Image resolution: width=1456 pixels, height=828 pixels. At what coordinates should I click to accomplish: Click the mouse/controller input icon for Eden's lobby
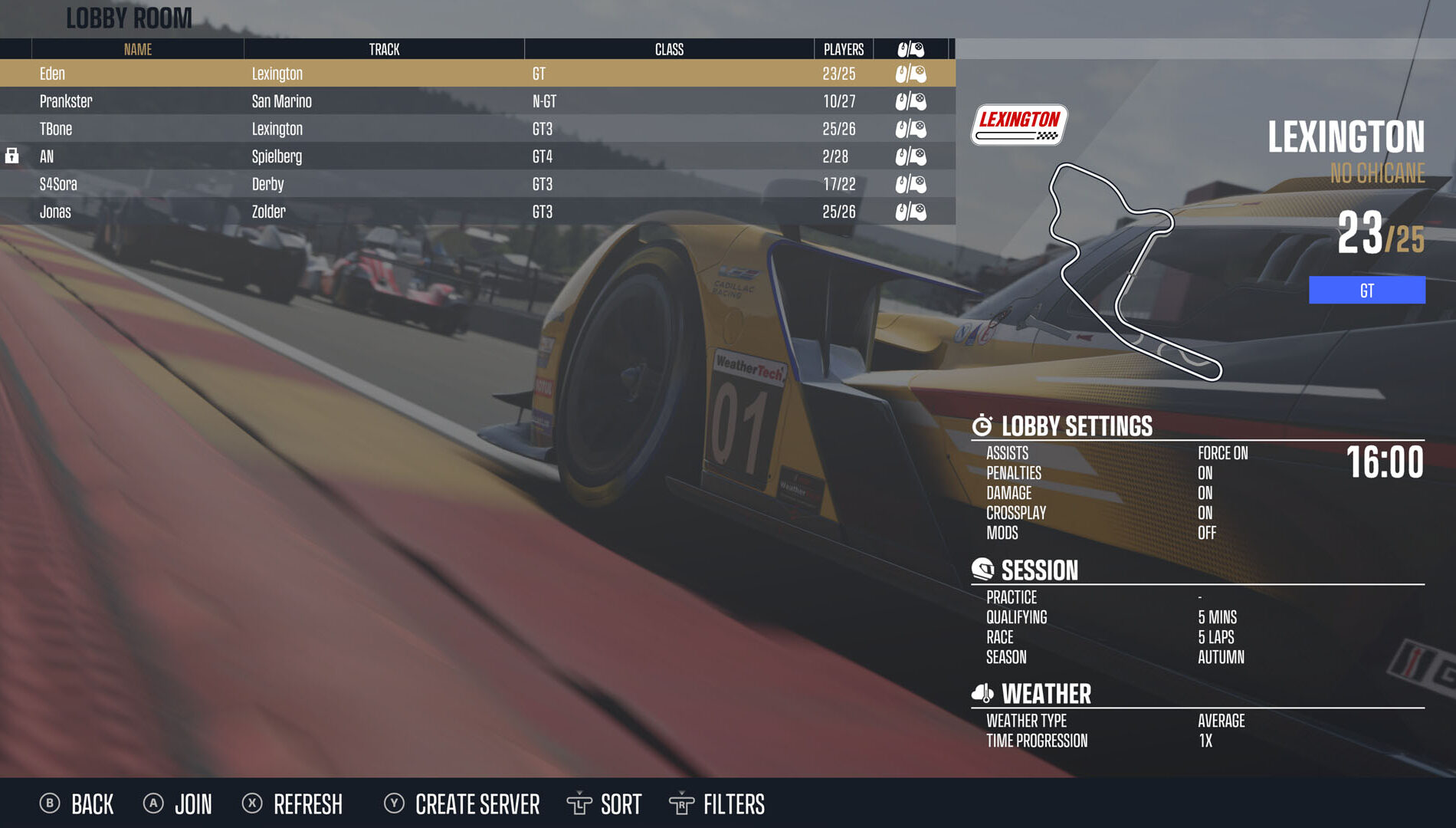(x=912, y=74)
